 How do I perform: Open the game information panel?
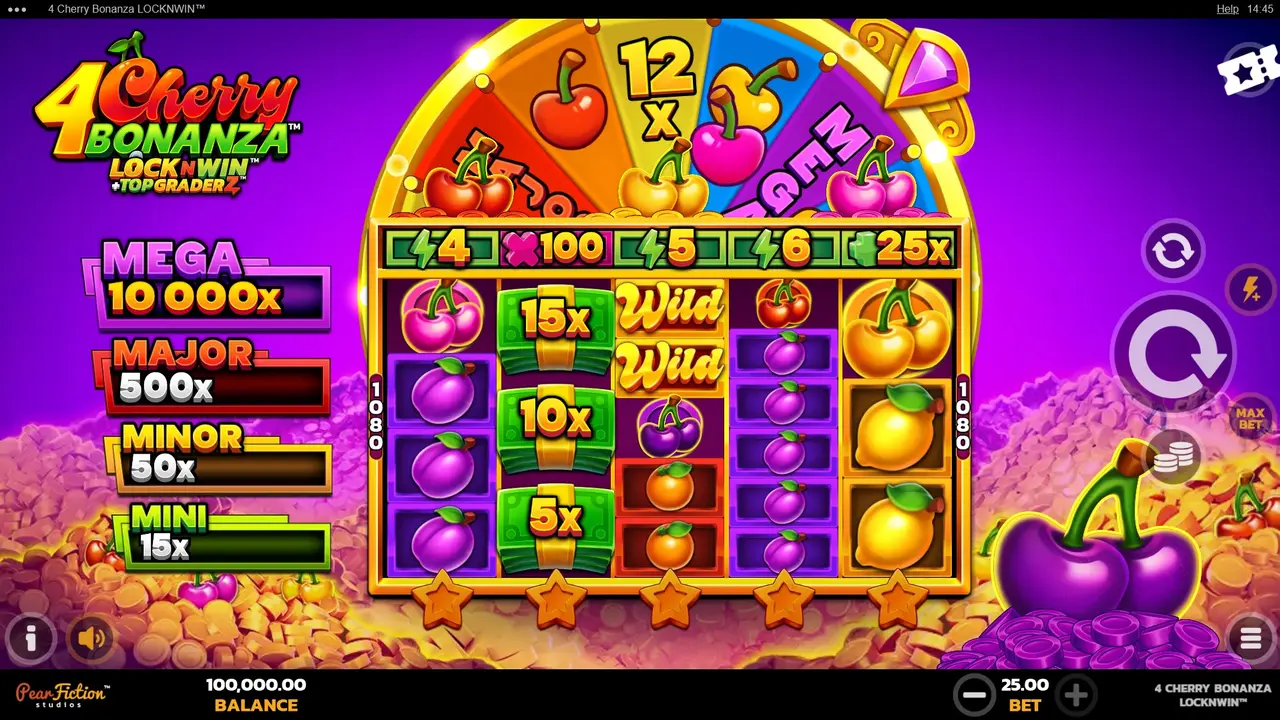[30, 637]
